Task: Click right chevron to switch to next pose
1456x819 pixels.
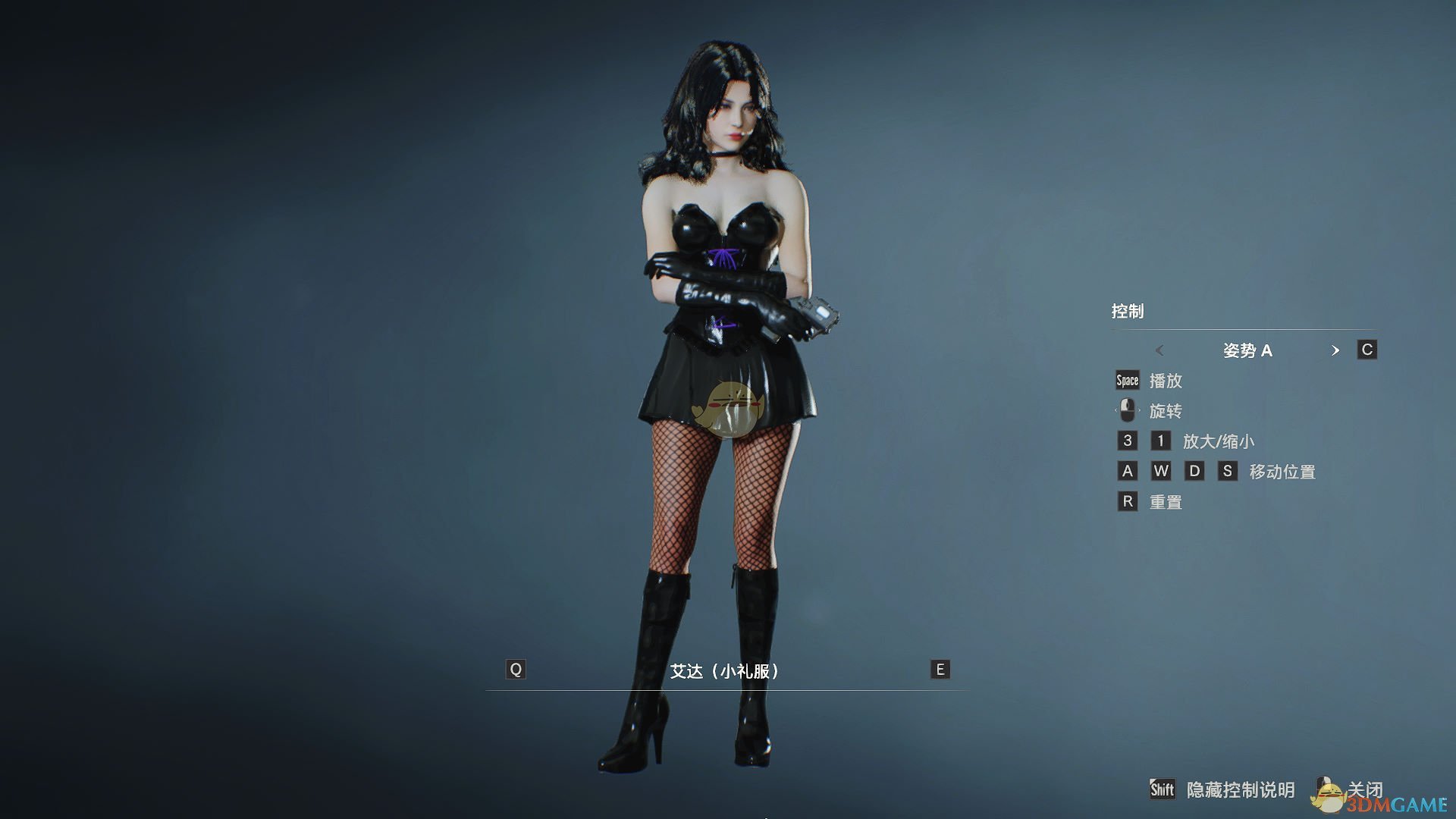Action: coord(1337,350)
